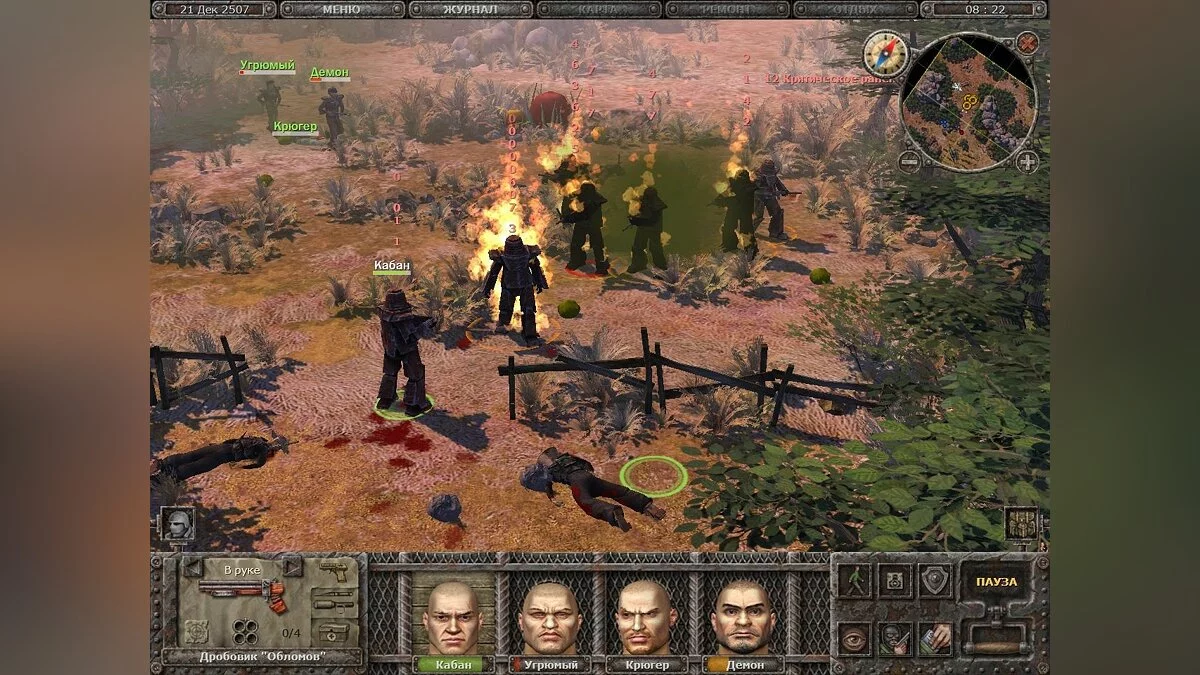The width and height of the screenshot is (1200, 675).
Task: Open the МЕНЮ button
Action: tap(343, 10)
